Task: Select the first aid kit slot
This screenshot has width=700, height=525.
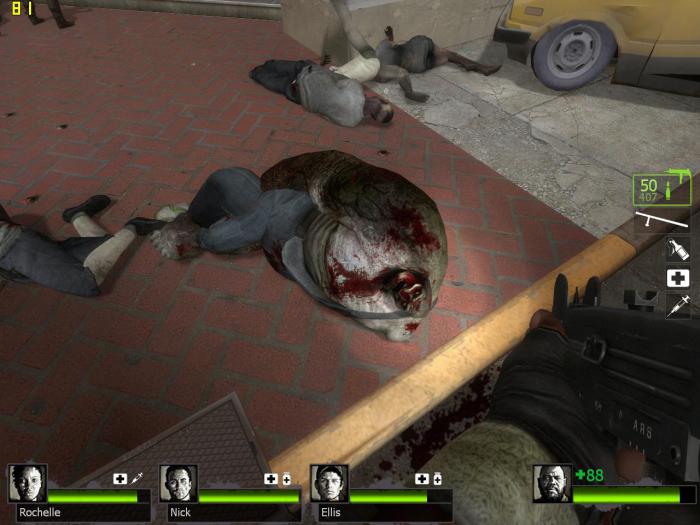Action: pyautogui.click(x=678, y=278)
